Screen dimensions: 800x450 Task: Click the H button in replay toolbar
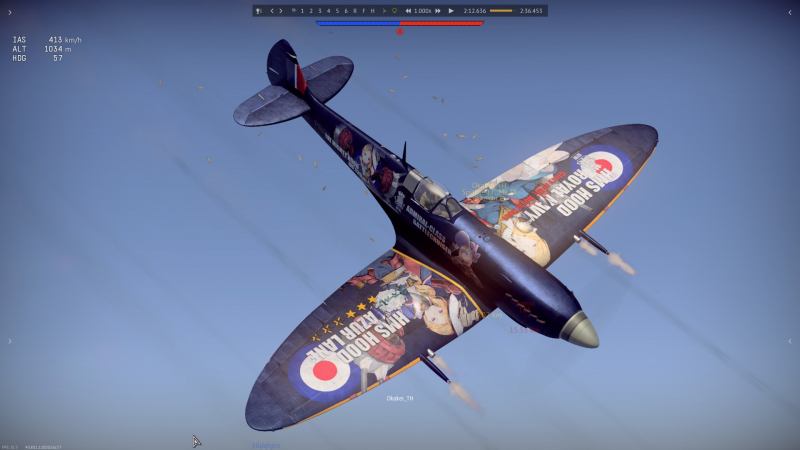(x=372, y=11)
